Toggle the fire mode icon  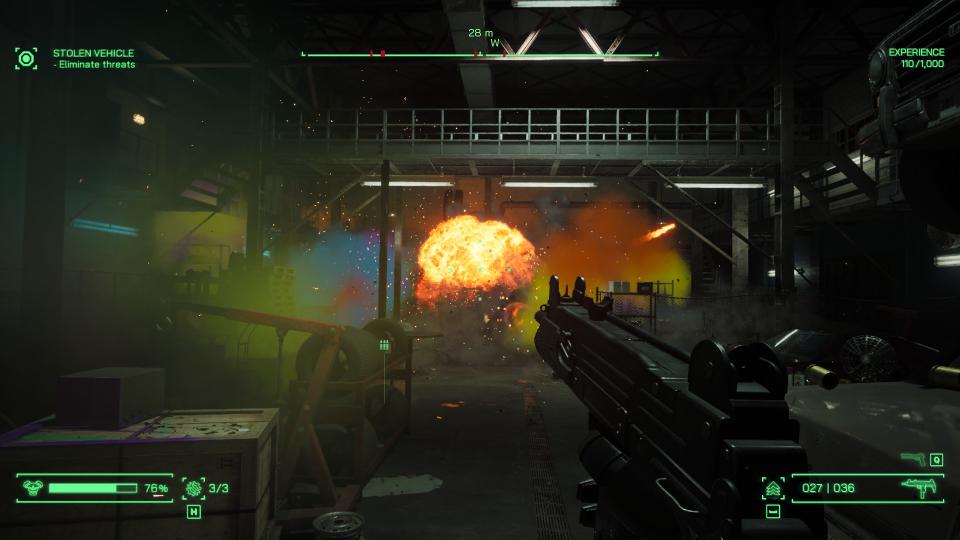click(x=772, y=488)
